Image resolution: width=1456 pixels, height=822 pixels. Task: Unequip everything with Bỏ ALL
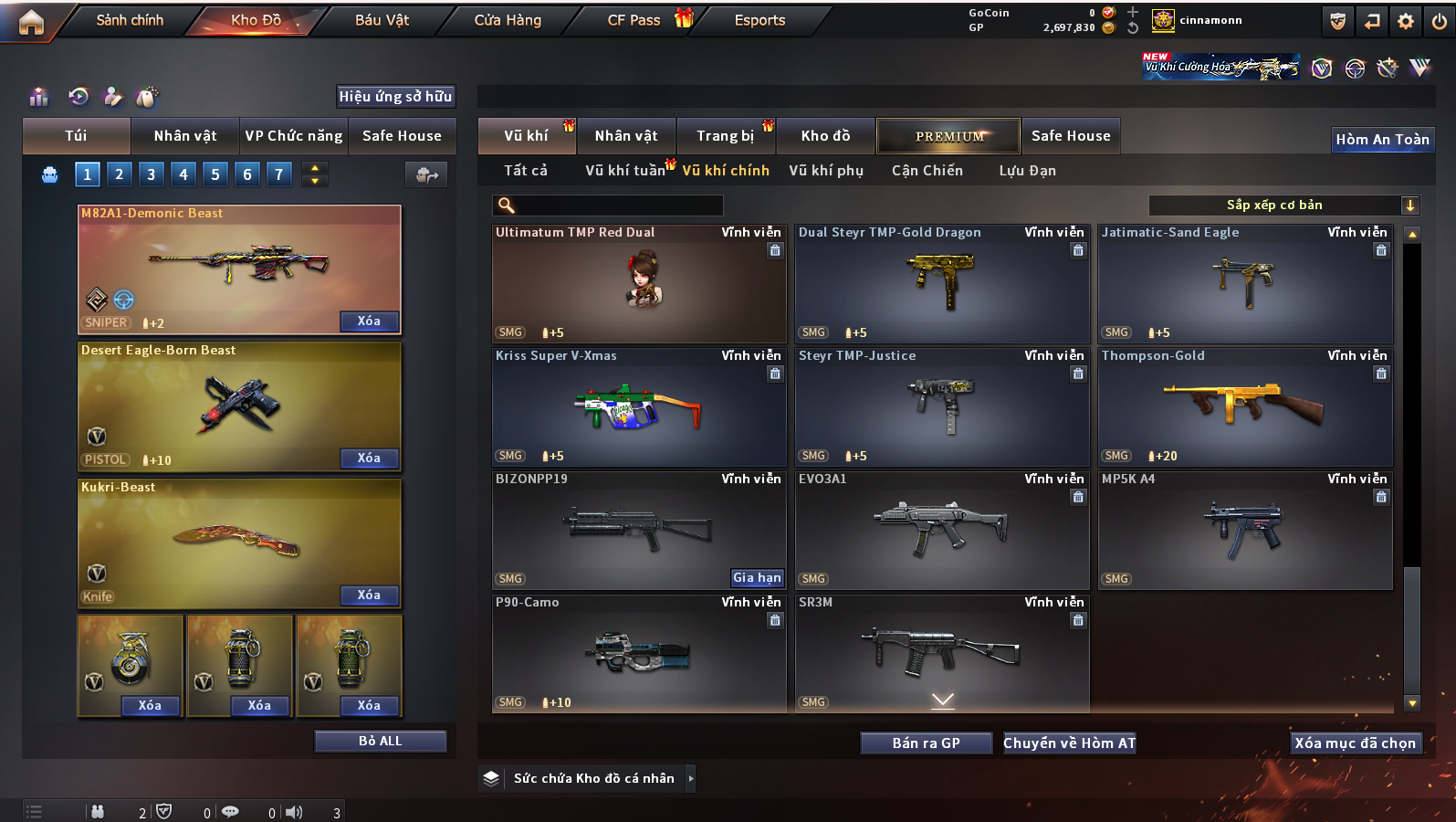pyautogui.click(x=380, y=741)
